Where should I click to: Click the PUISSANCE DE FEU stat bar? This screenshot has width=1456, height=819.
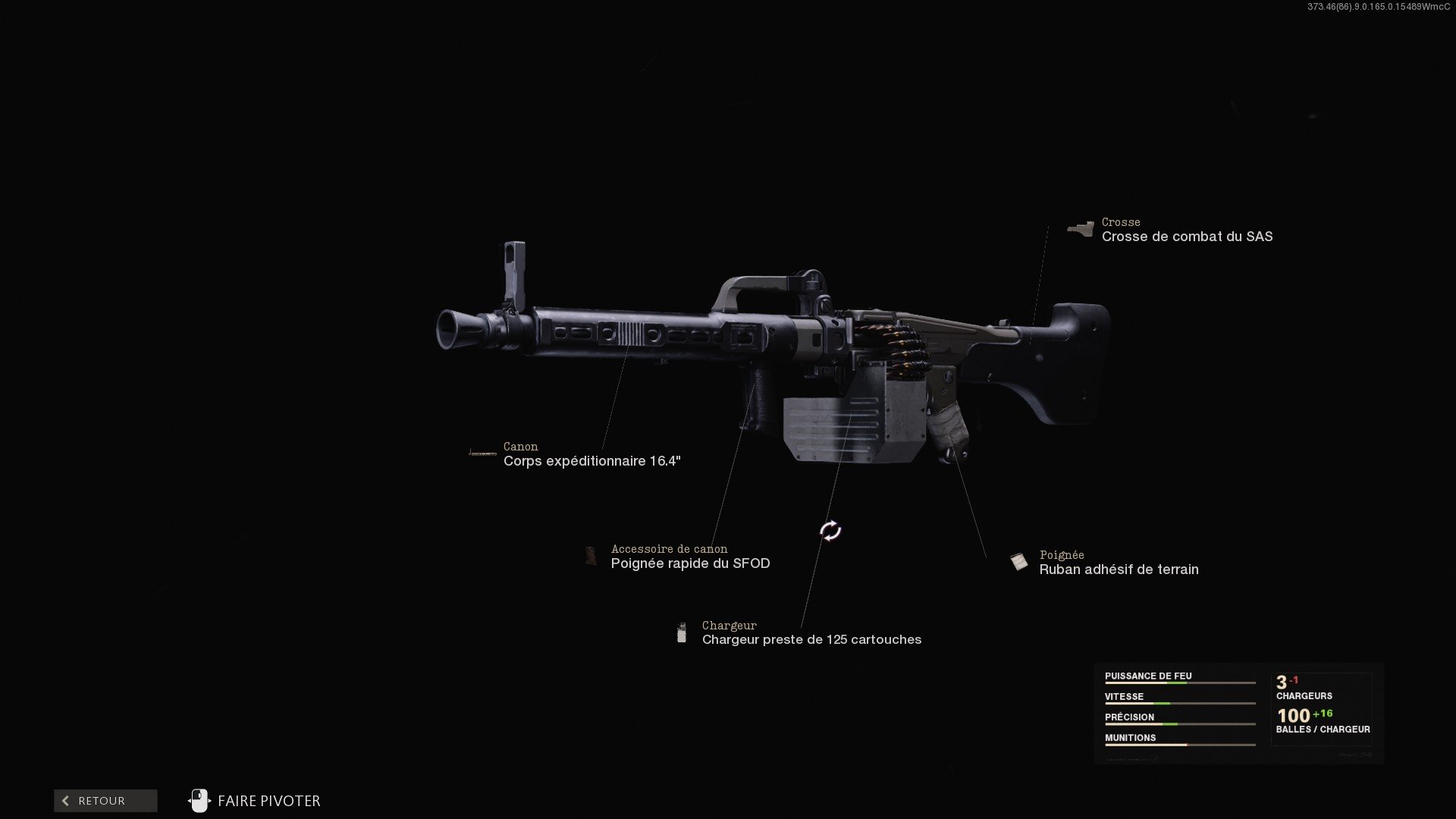pos(1179,681)
